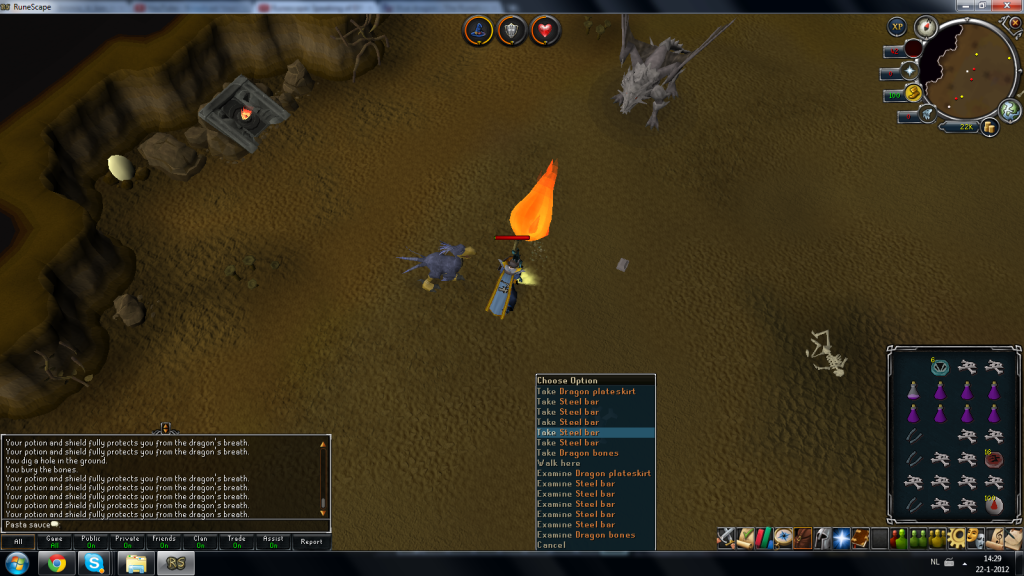The image size is (1024, 576).
Task: Toggle the Clan chat filter
Action: 200,542
